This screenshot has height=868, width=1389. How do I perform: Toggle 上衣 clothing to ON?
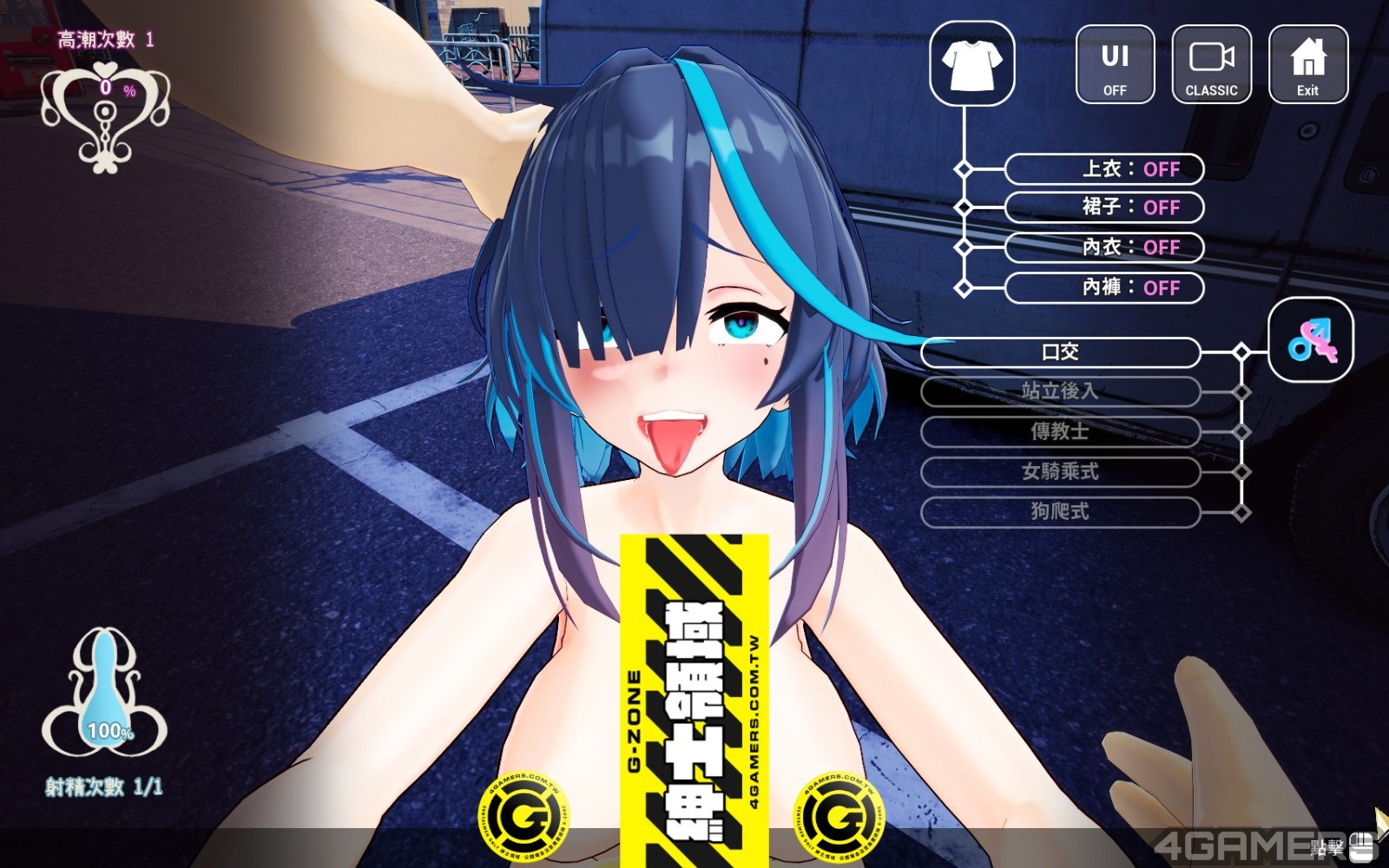click(x=1104, y=169)
